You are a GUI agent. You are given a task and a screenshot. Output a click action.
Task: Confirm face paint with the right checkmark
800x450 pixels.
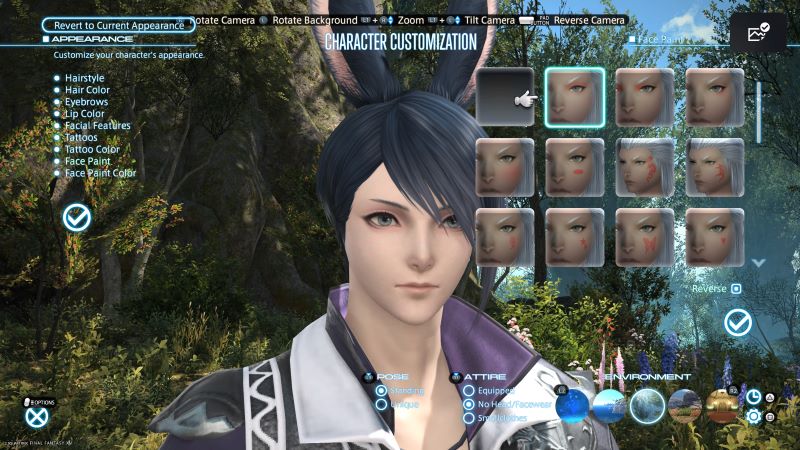(x=738, y=322)
